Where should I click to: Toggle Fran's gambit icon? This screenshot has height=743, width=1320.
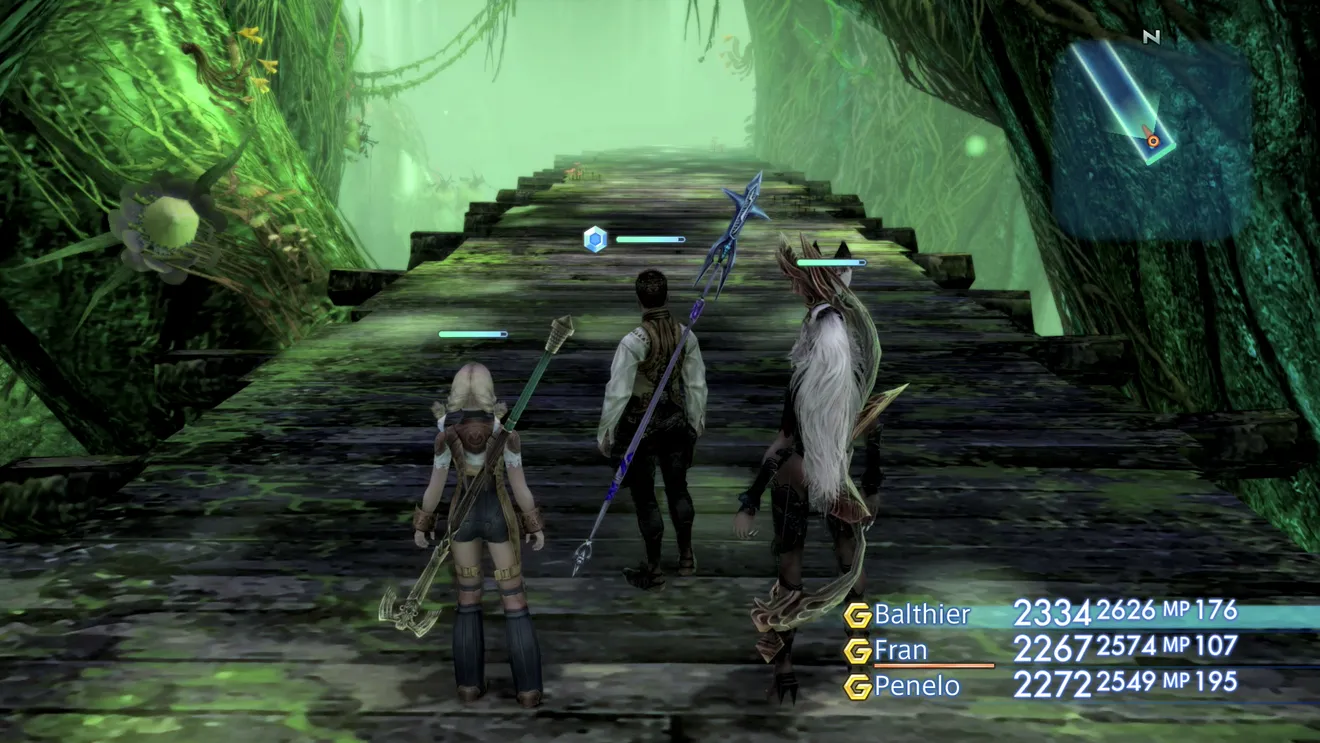(857, 651)
